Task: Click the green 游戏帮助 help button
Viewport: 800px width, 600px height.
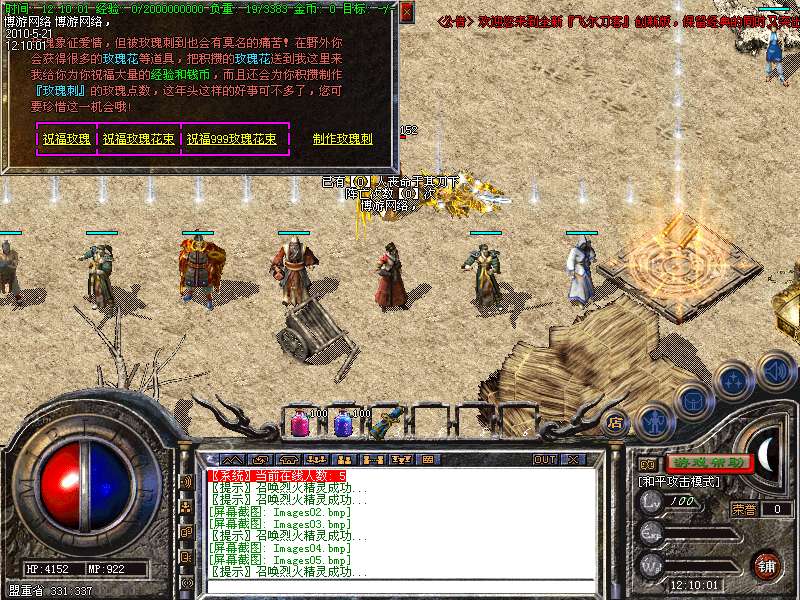Action: click(708, 463)
